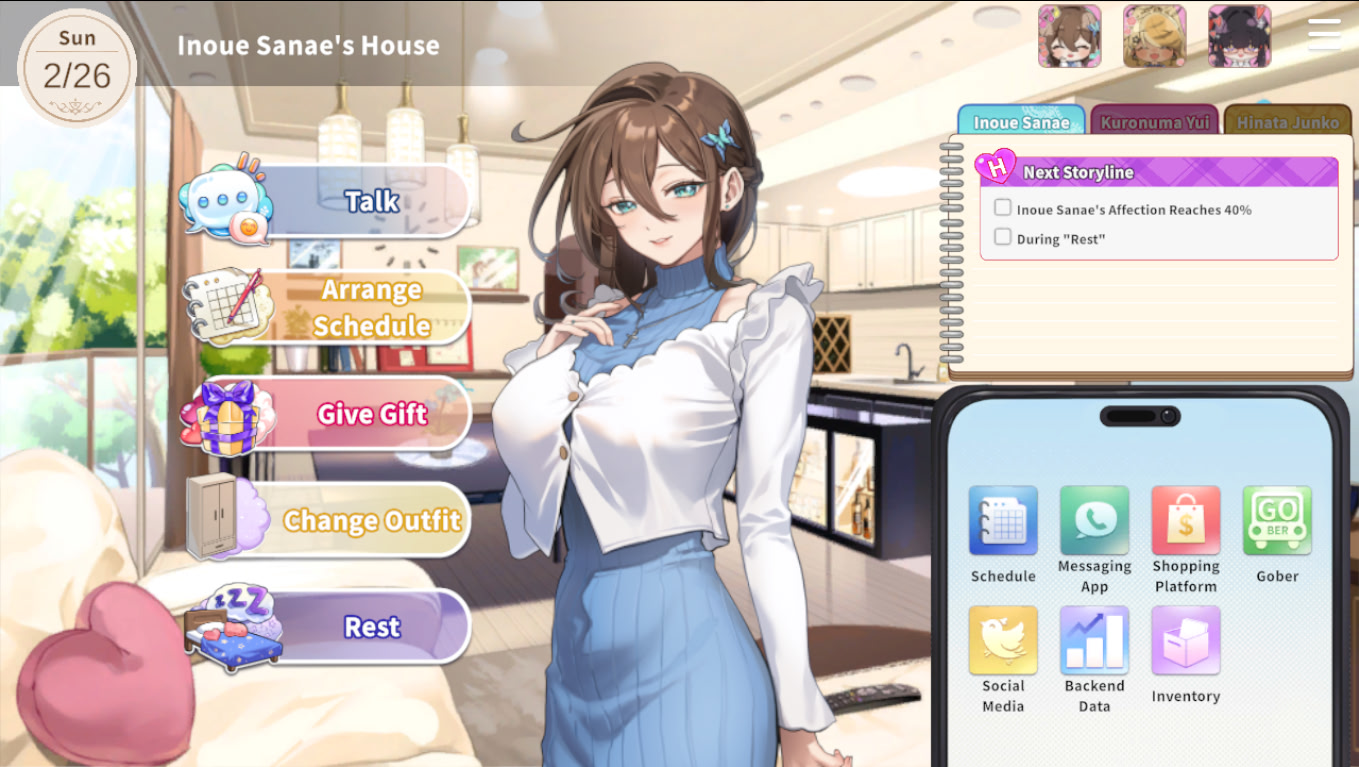The width and height of the screenshot is (1359, 767).
Task: View the Backend Data app
Action: [x=1094, y=641]
